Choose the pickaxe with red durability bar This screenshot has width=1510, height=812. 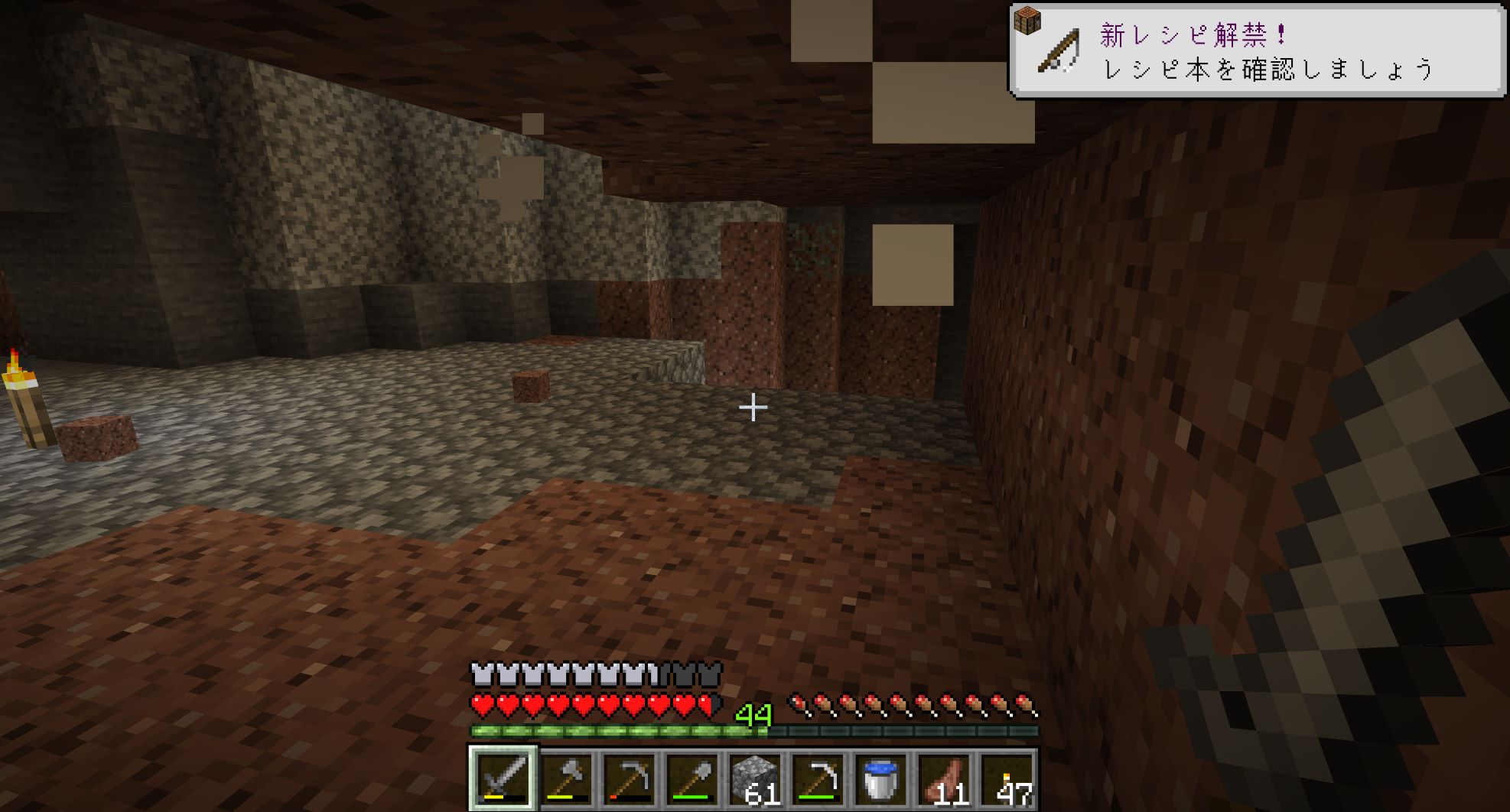[630, 778]
